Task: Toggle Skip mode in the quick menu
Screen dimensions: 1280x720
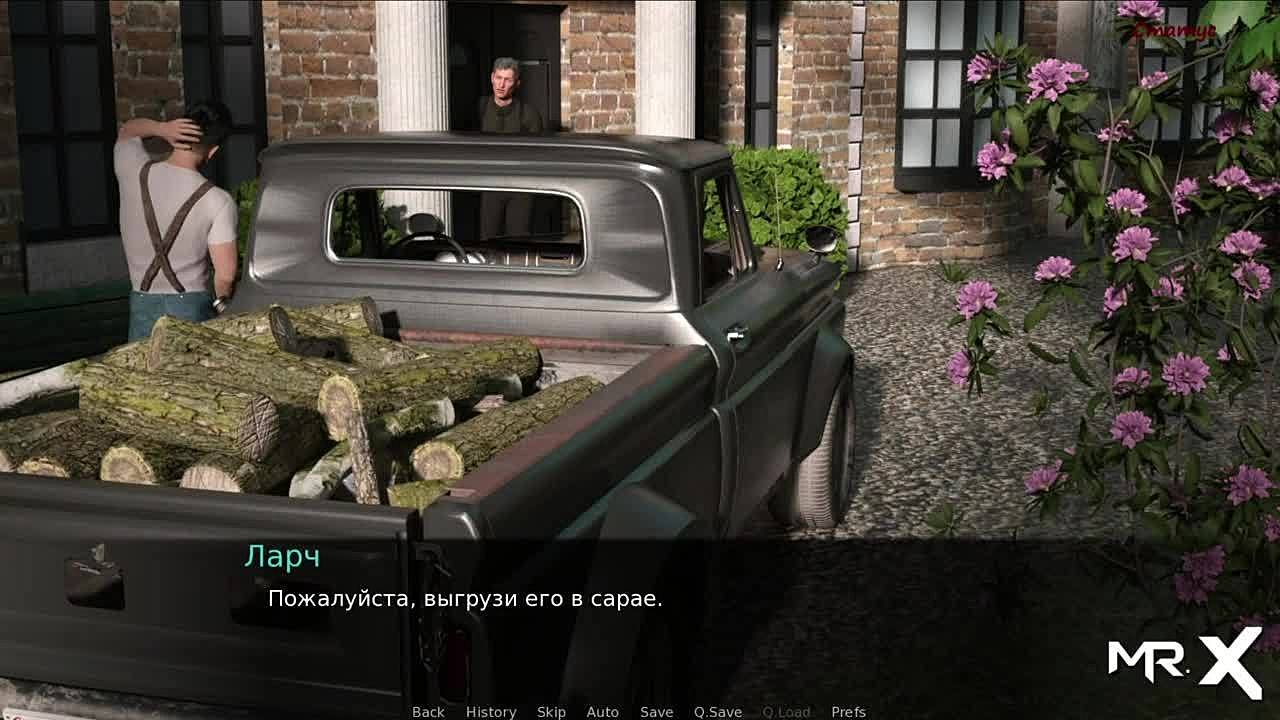Action: [x=551, y=712]
